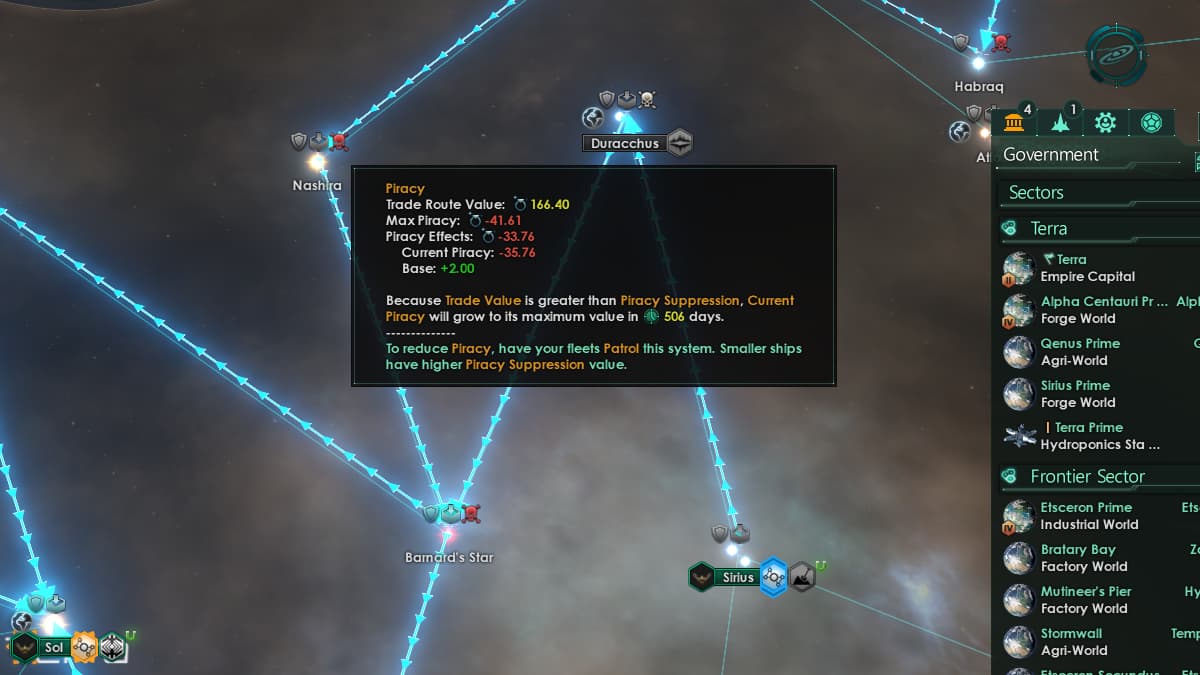
Task: Select Bratary Bay Factory World
Action: point(1083,558)
